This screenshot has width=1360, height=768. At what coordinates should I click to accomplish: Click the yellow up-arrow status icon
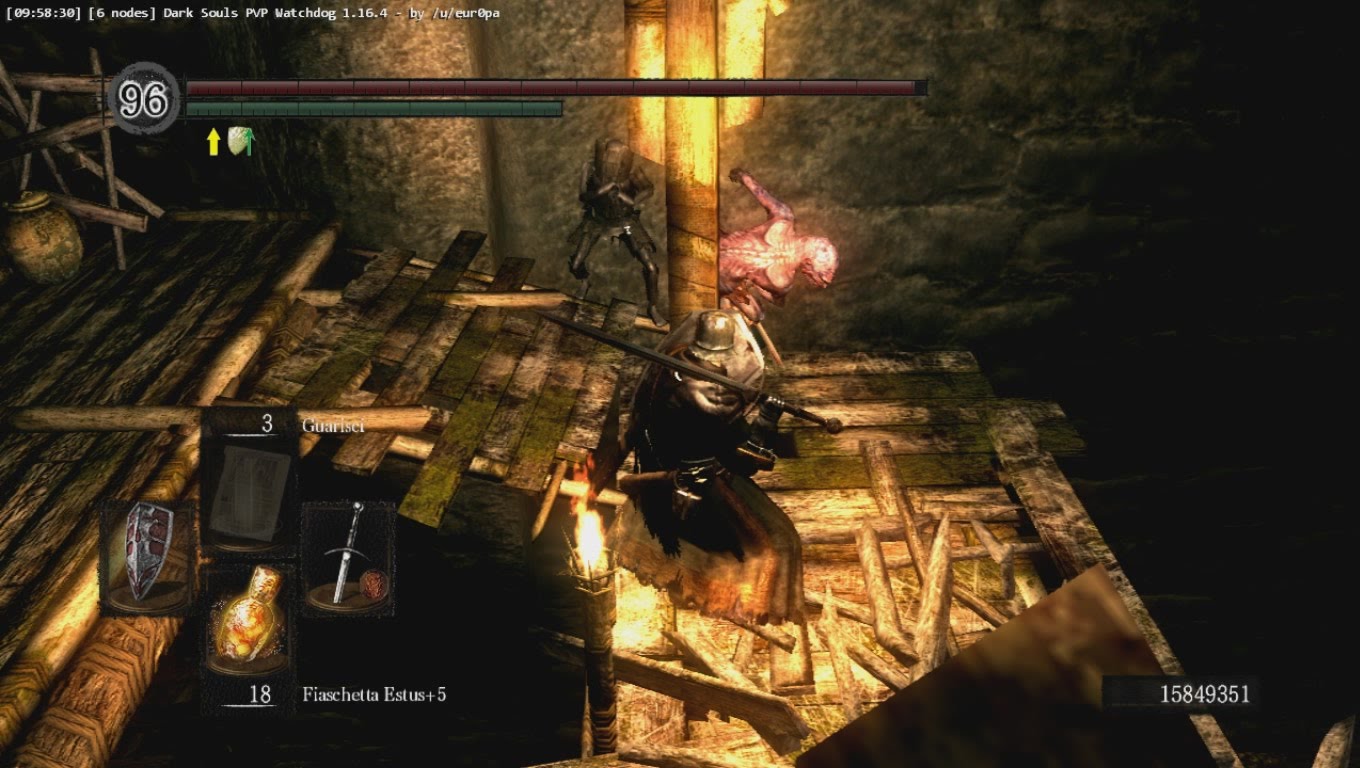point(213,142)
